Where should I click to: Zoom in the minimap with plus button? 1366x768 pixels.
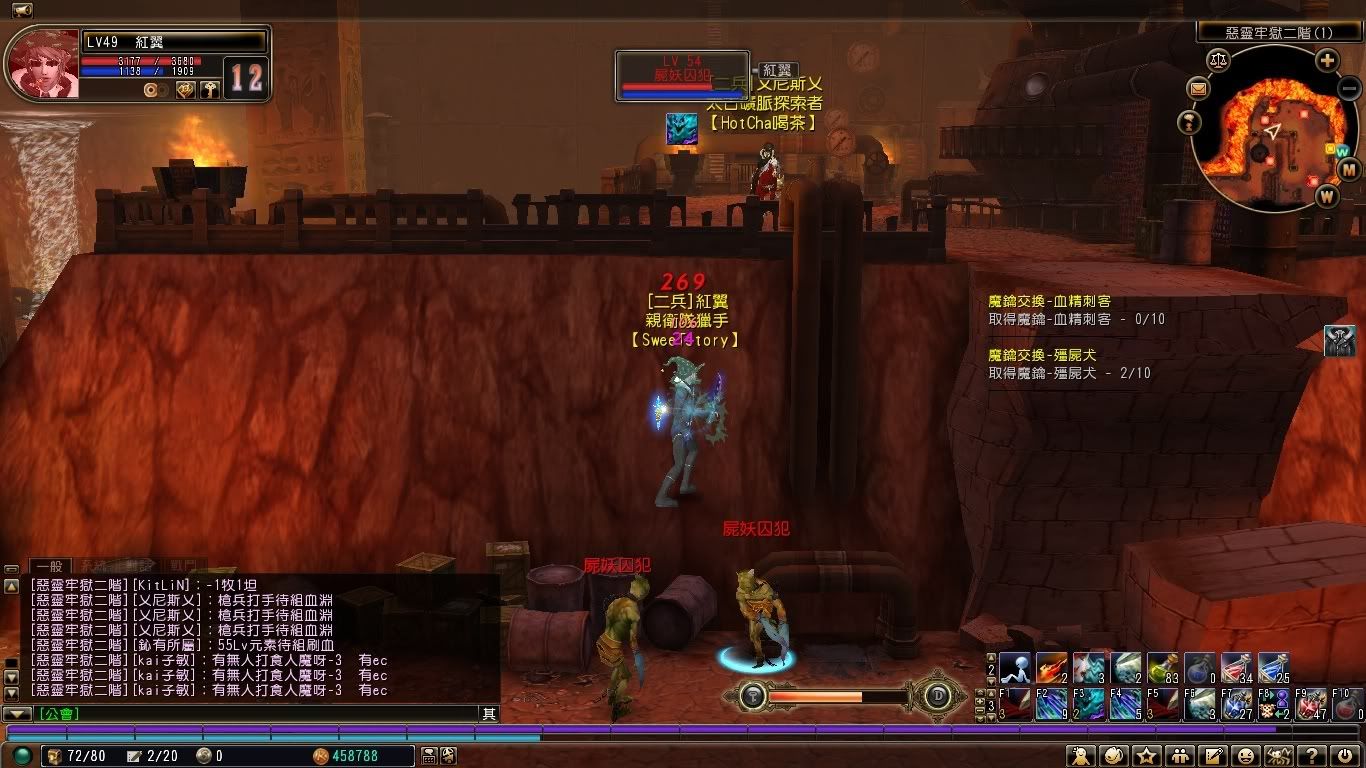coord(1327,61)
